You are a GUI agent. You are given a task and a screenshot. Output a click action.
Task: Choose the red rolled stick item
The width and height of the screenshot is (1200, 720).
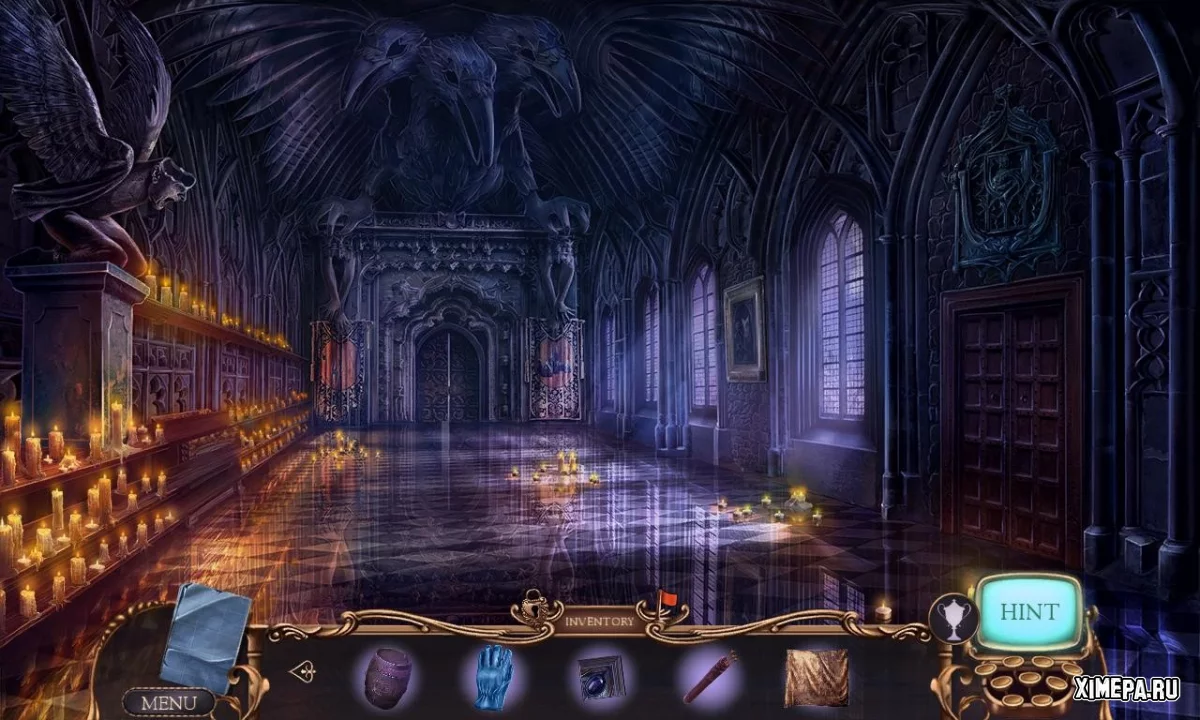tap(709, 677)
